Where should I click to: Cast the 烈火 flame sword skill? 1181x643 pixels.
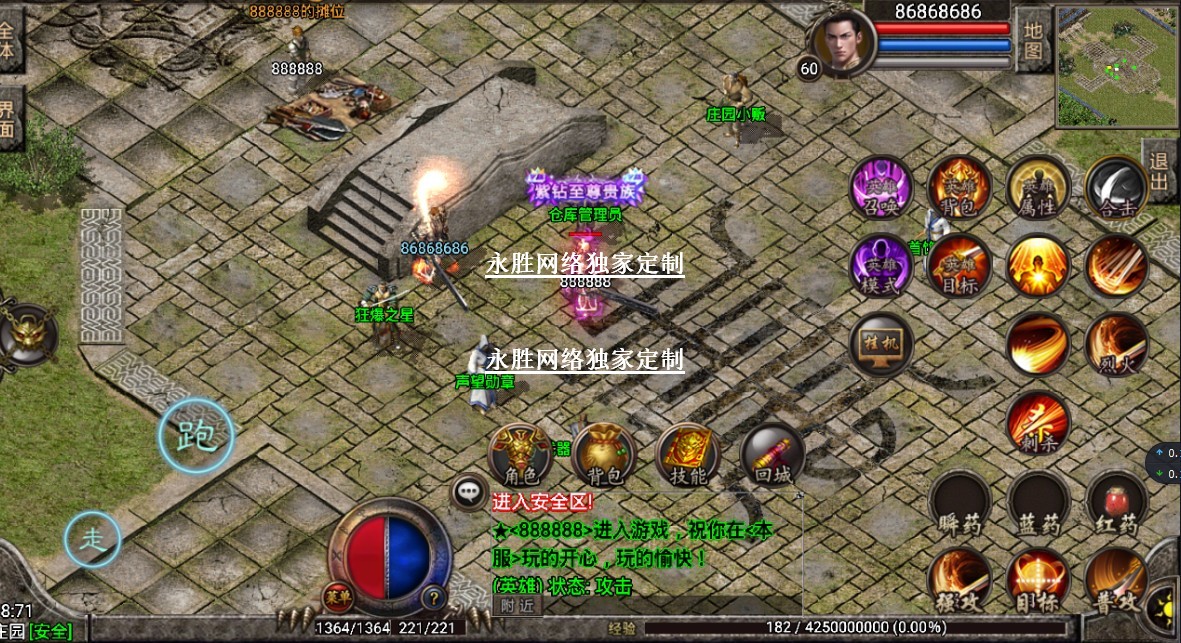click(1116, 345)
